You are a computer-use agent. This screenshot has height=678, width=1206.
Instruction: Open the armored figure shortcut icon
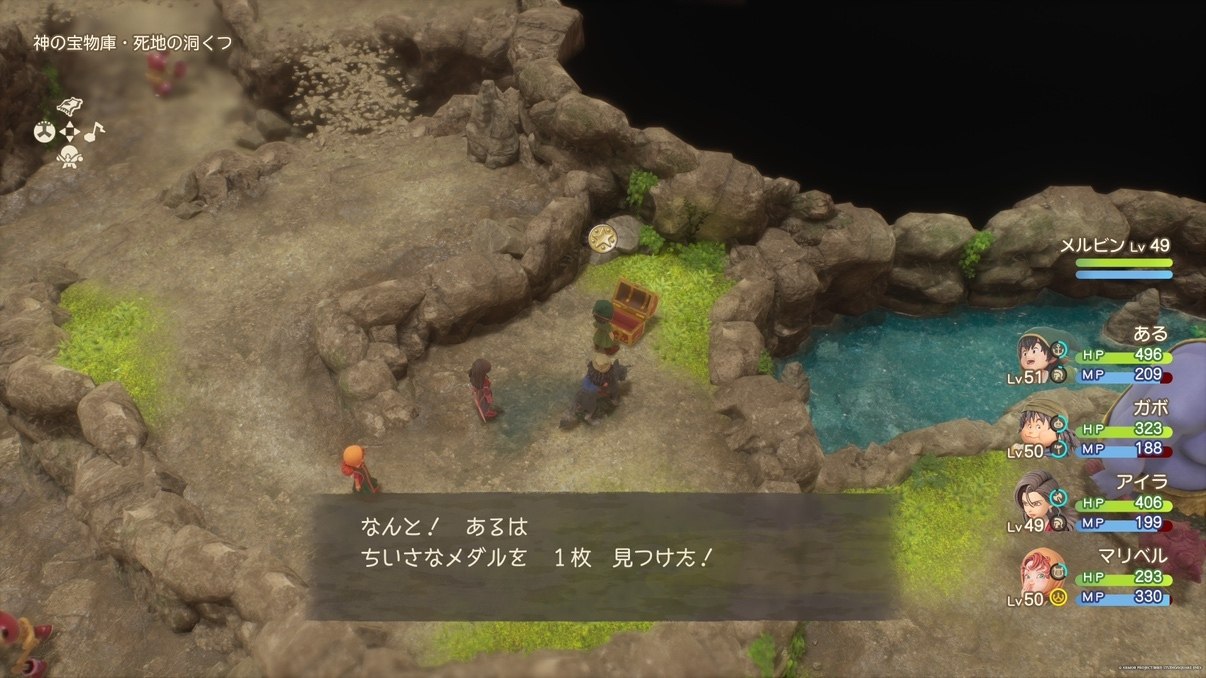pos(69,156)
